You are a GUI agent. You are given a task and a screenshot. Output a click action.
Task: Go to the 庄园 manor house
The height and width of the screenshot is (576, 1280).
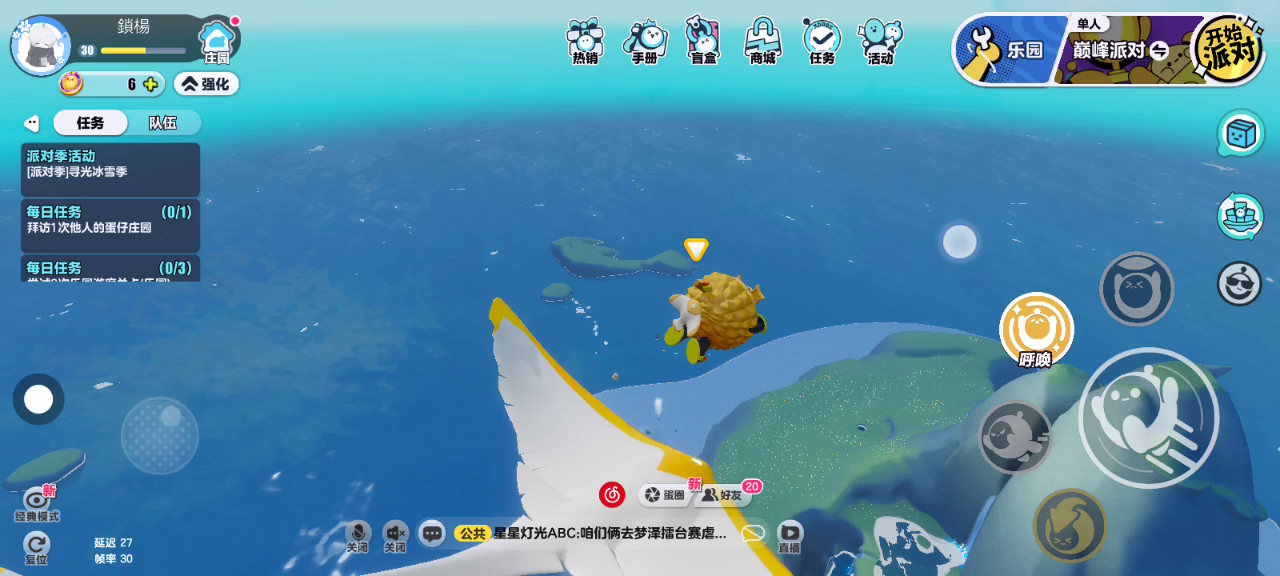pos(216,42)
